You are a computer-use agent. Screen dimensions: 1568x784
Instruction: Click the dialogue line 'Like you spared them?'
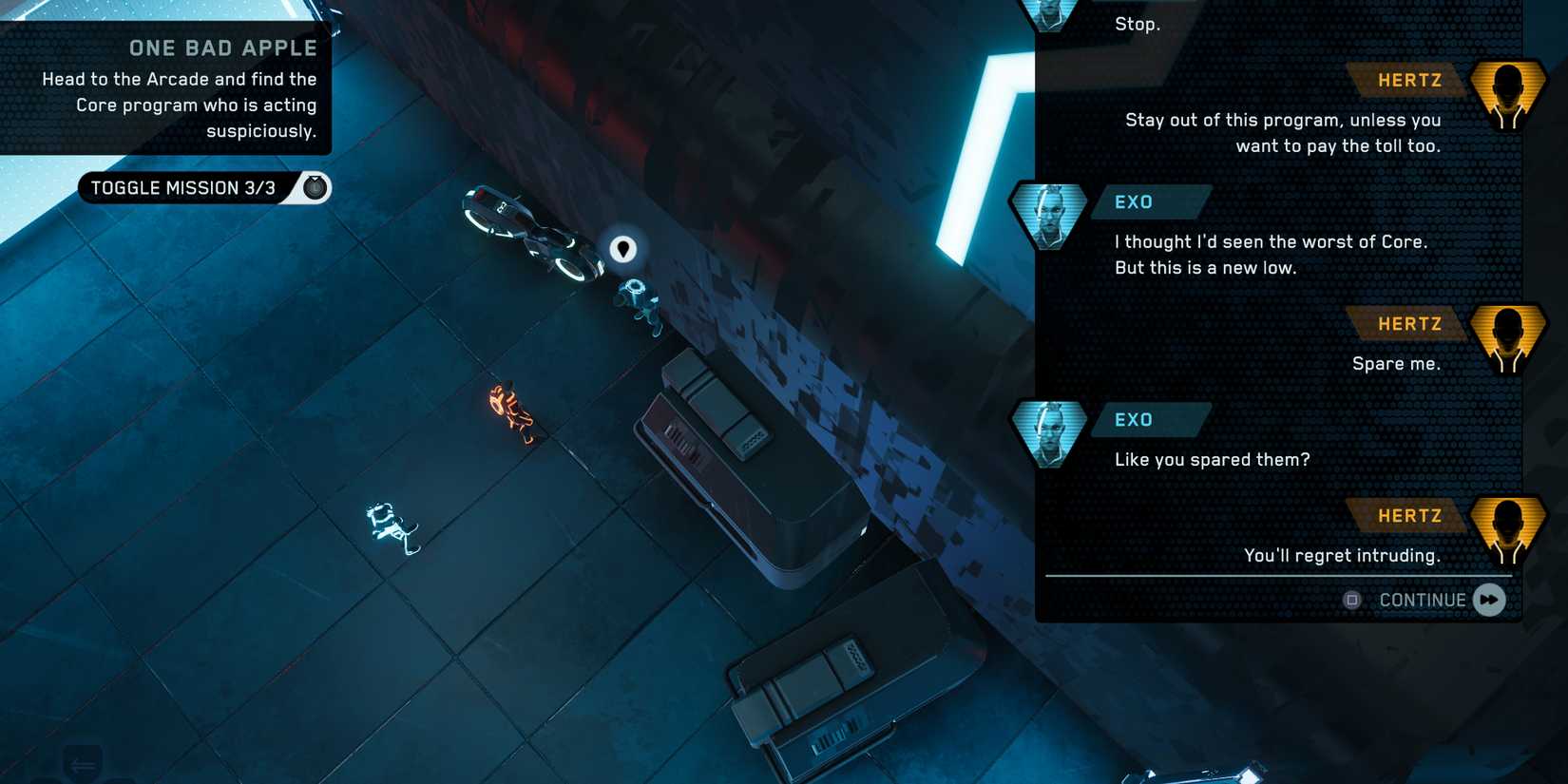[1211, 459]
